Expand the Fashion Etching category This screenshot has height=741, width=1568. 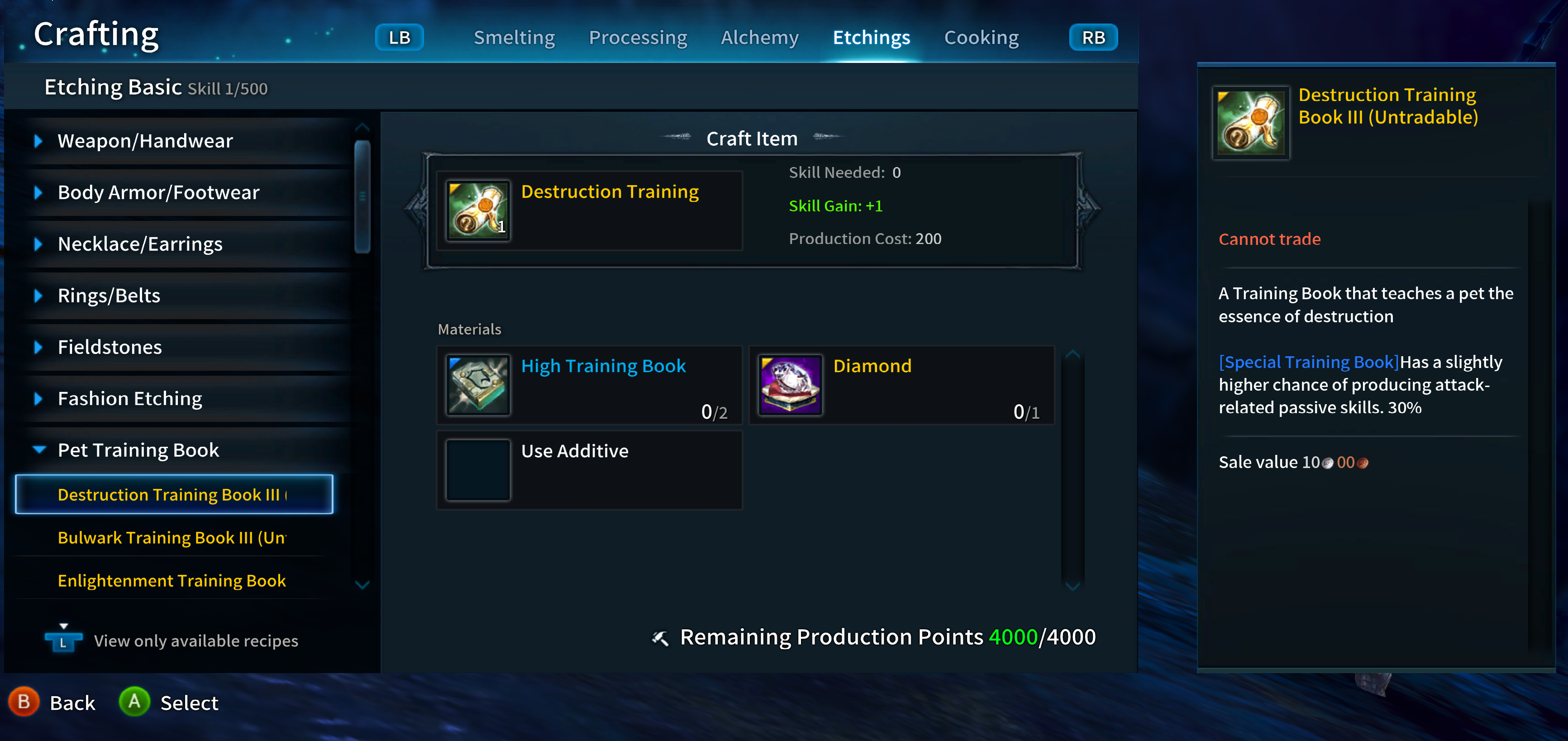tap(39, 398)
